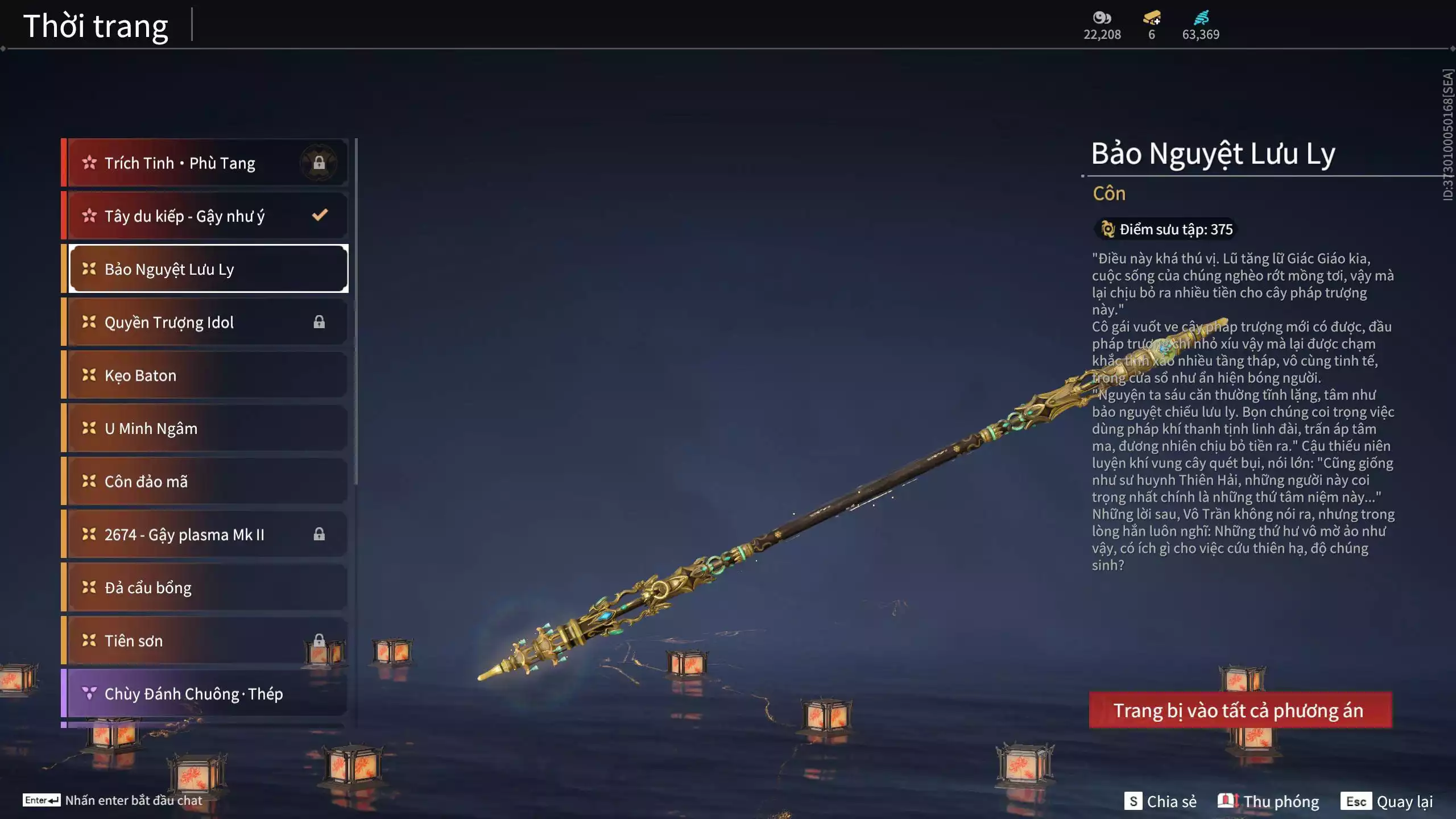Open the chat input prompt
Viewport: 1456px width, 819px height.
pos(113,800)
